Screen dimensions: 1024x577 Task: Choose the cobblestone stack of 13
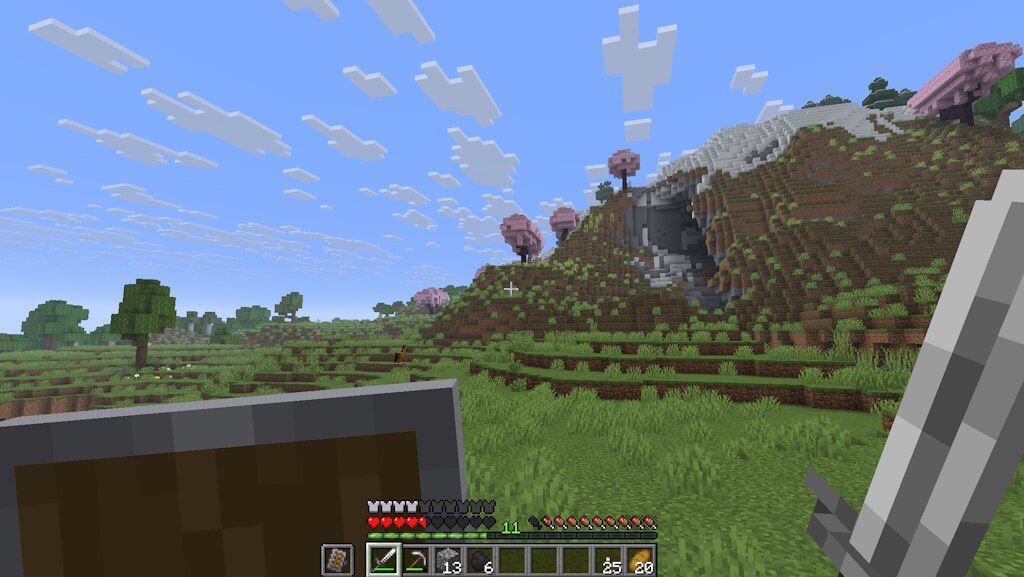click(447, 560)
